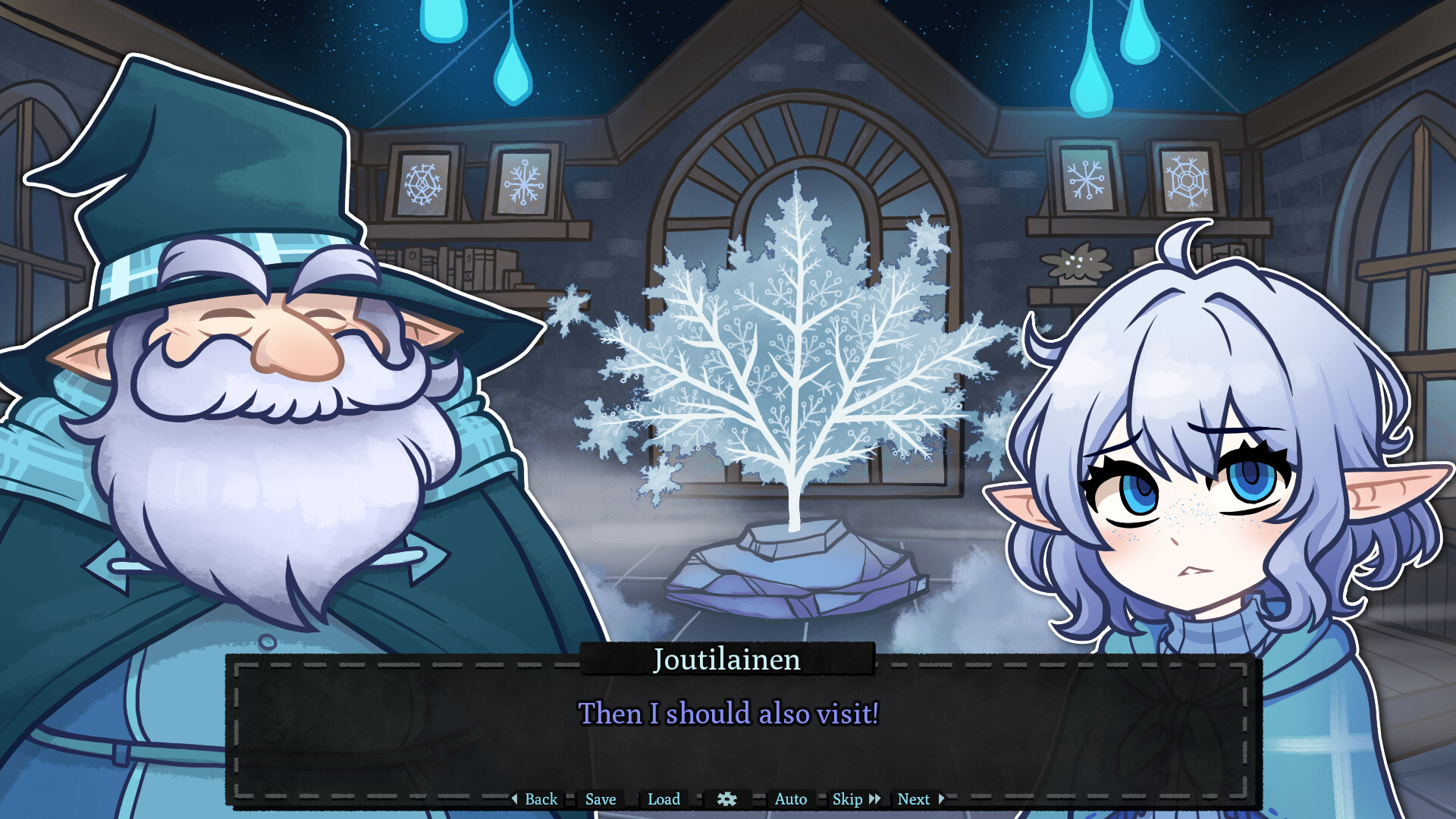Open settings with the gear icon
The width and height of the screenshot is (1456, 819).
727,799
